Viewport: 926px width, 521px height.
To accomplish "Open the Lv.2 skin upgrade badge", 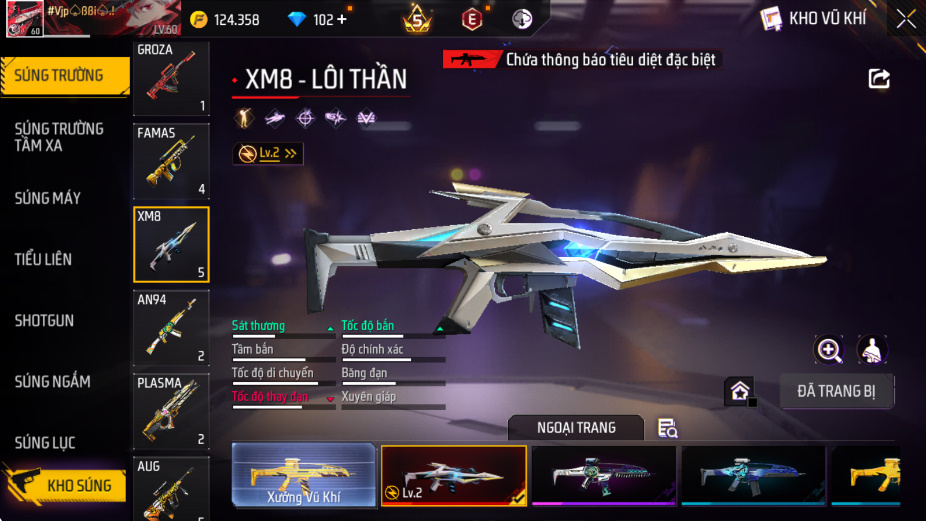I will (268, 153).
